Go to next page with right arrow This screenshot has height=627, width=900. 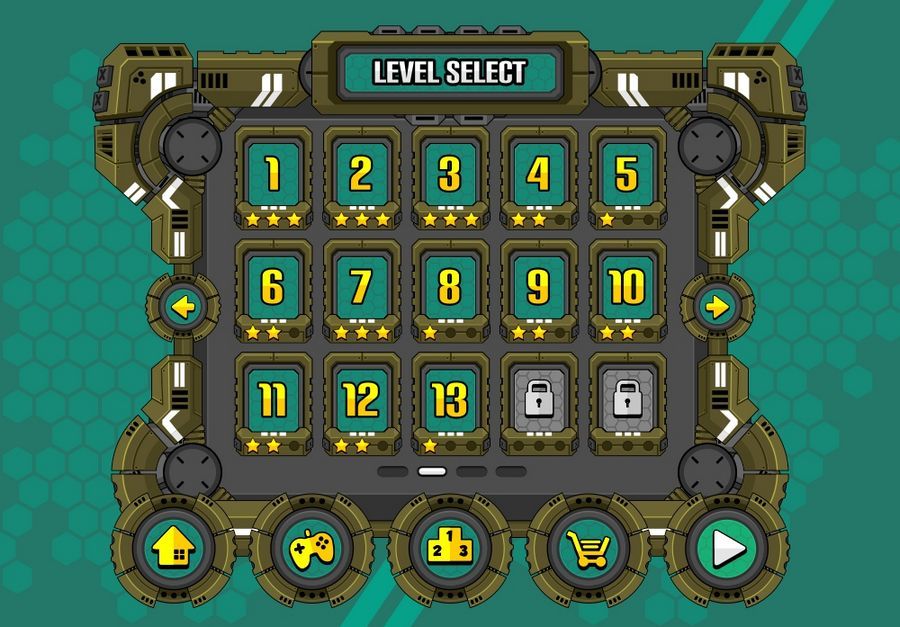tap(717, 307)
